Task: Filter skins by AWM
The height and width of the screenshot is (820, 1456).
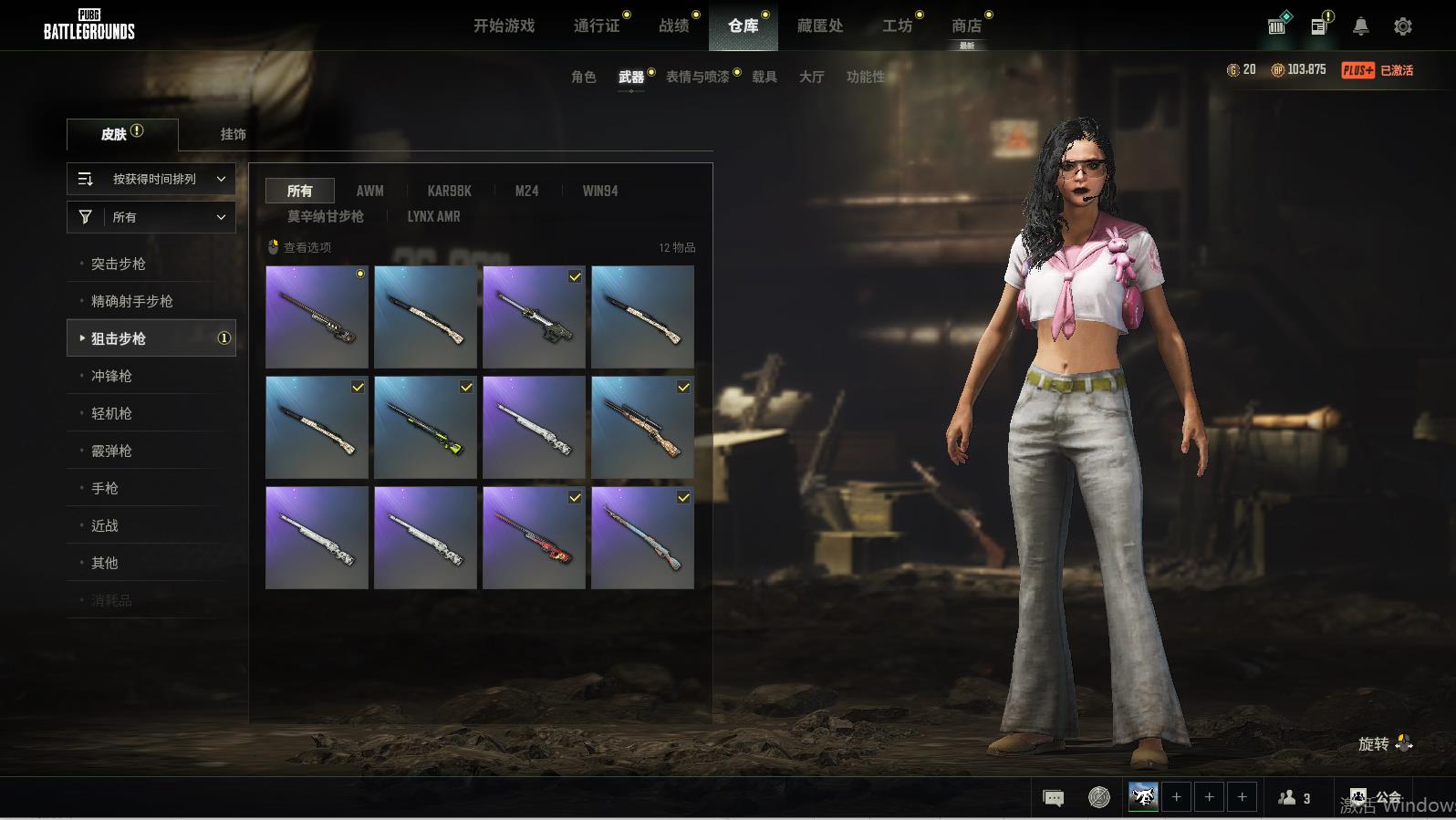Action: [369, 191]
